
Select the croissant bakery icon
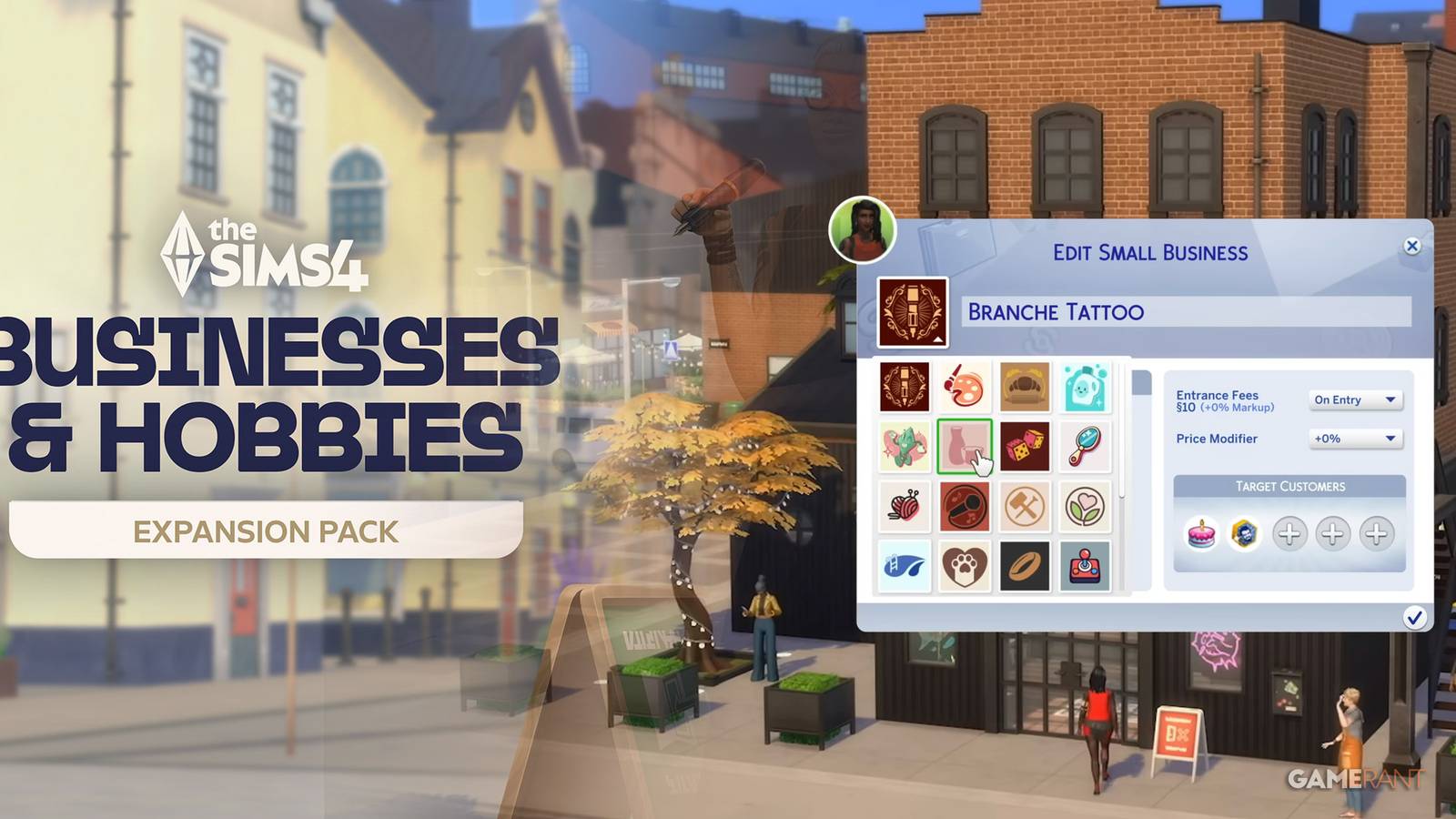1025,386
